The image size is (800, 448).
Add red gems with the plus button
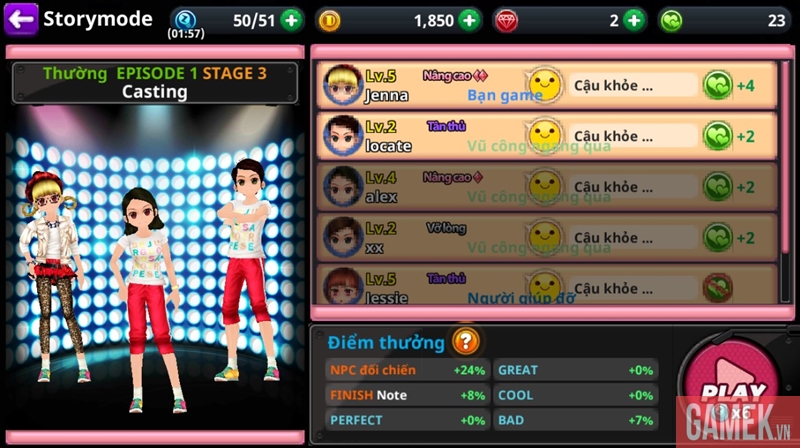(x=634, y=19)
